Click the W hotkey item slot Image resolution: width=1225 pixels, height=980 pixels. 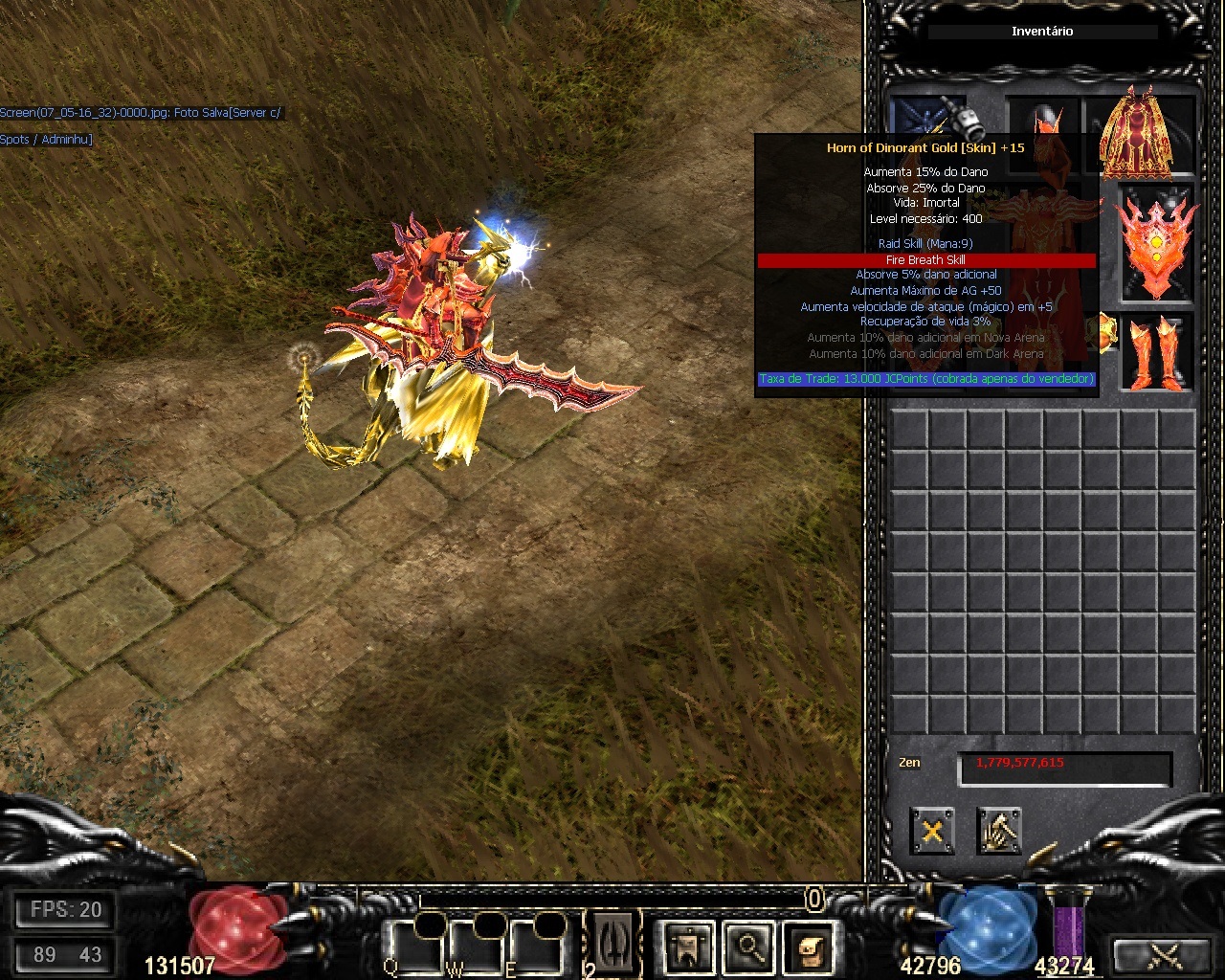[478, 946]
